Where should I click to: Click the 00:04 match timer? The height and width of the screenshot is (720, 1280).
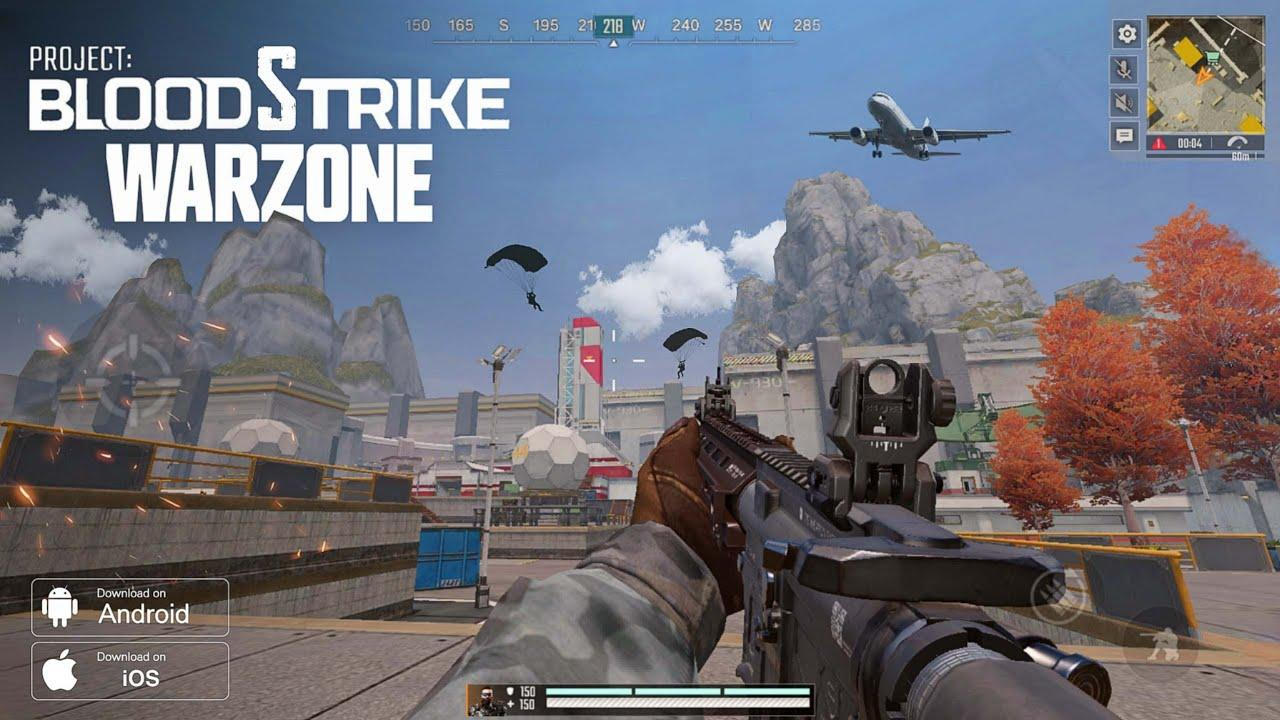tap(1190, 142)
